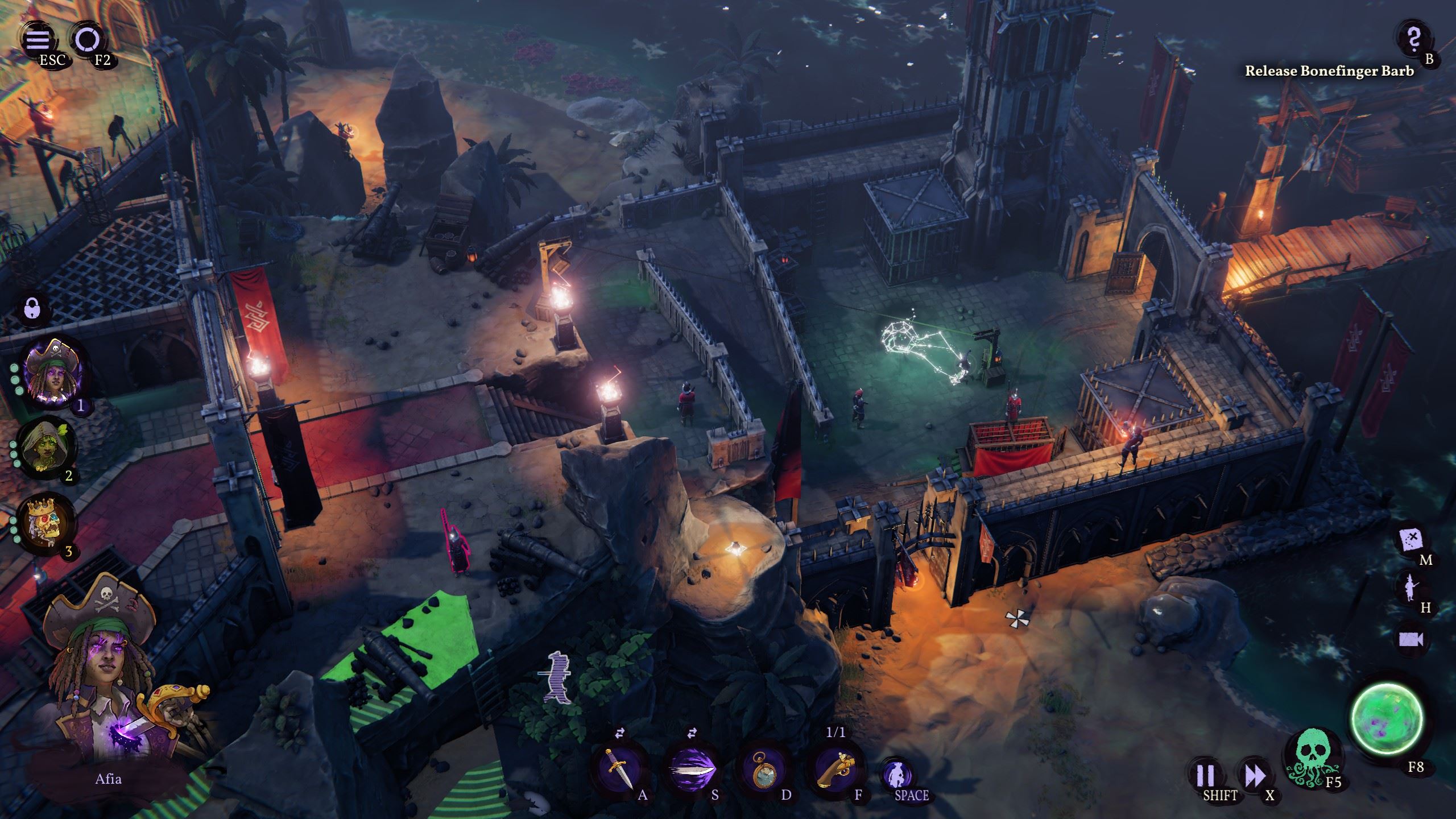
Task: Toggle the crouch stance icon
Action: click(897, 775)
